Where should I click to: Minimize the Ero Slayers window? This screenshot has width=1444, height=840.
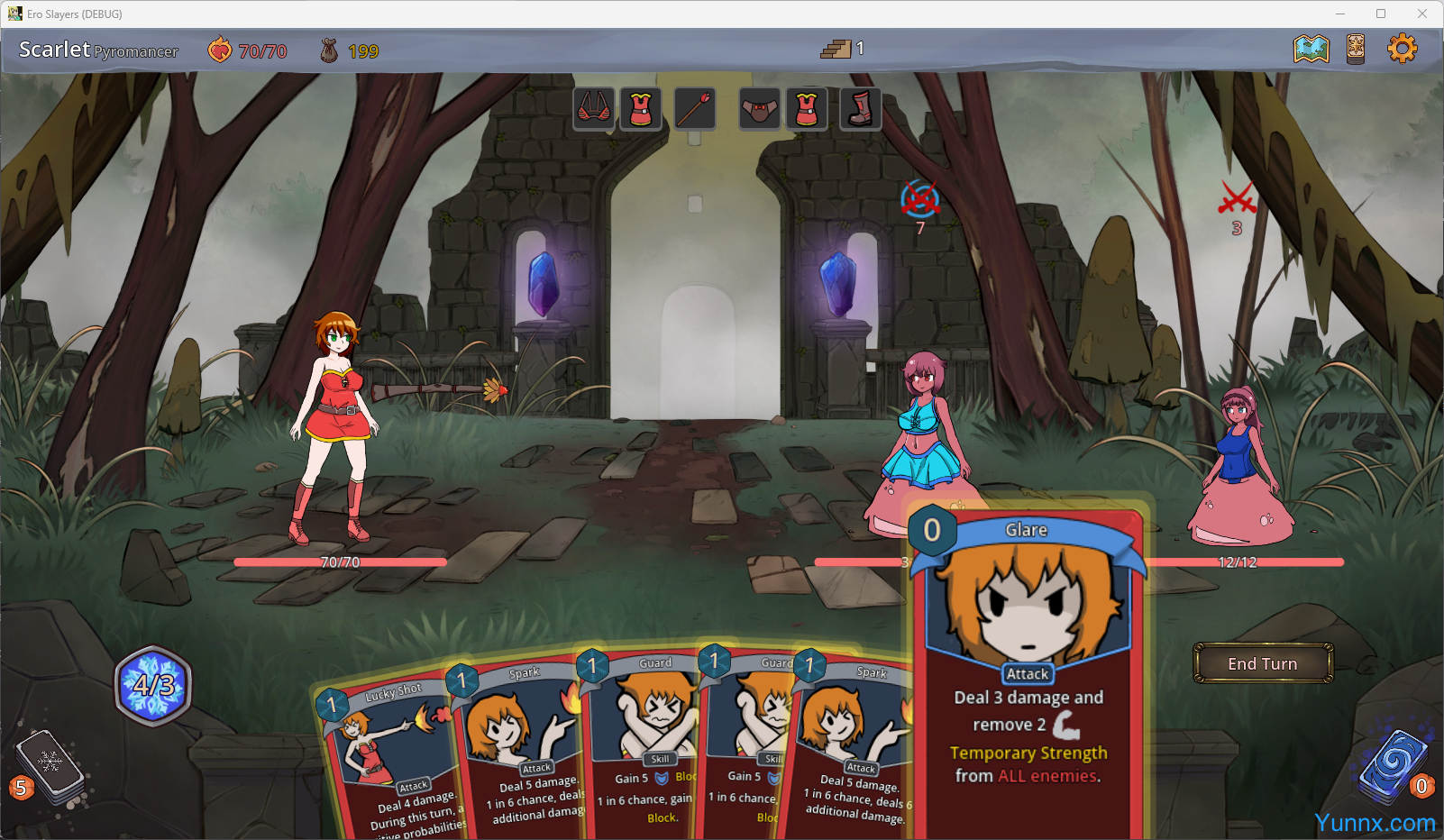pos(1340,14)
